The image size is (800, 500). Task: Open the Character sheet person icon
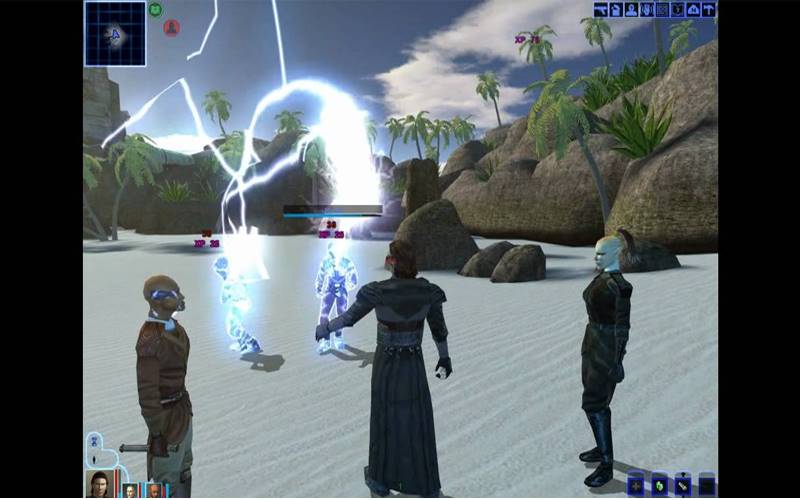click(x=631, y=9)
